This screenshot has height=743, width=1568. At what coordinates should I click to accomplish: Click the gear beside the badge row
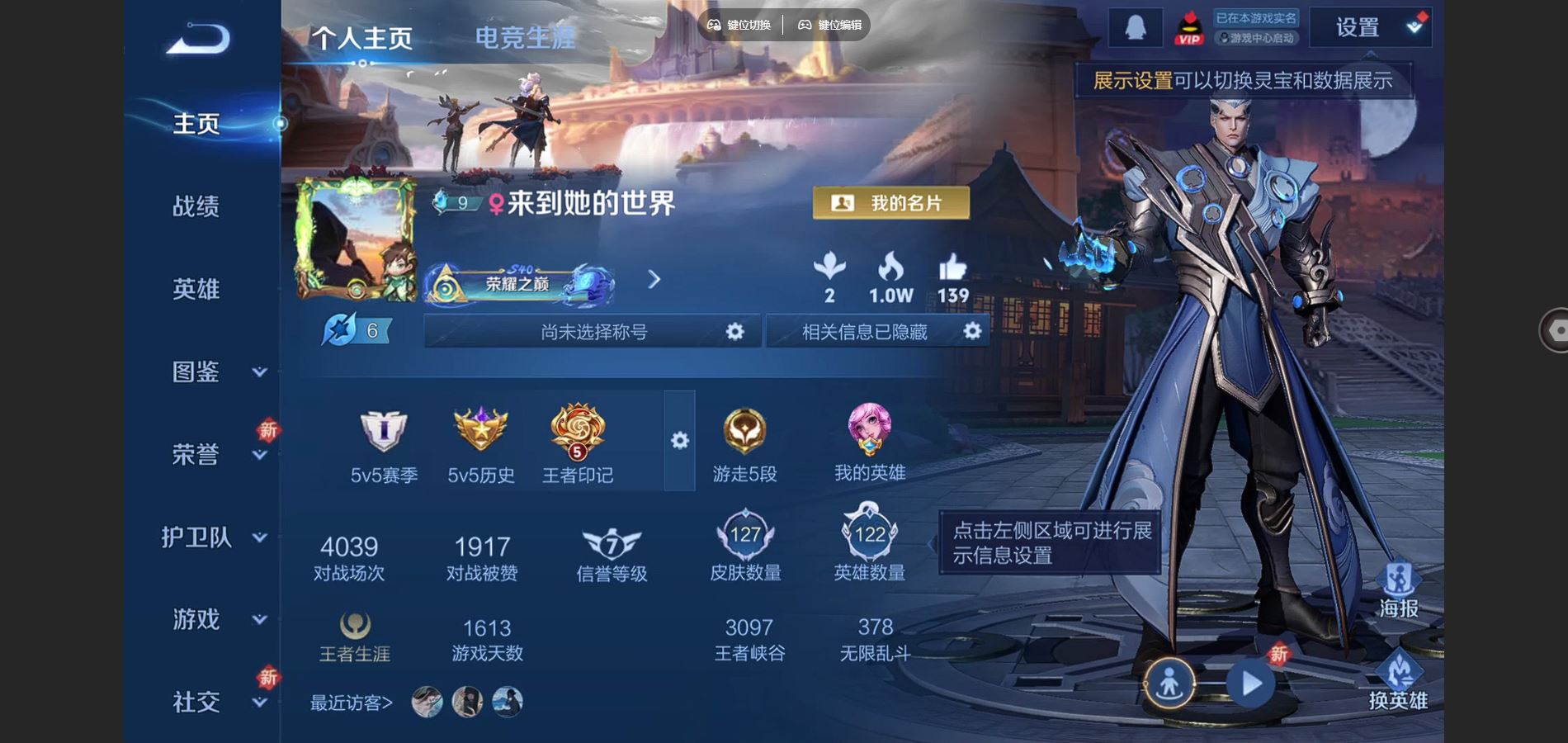[678, 442]
